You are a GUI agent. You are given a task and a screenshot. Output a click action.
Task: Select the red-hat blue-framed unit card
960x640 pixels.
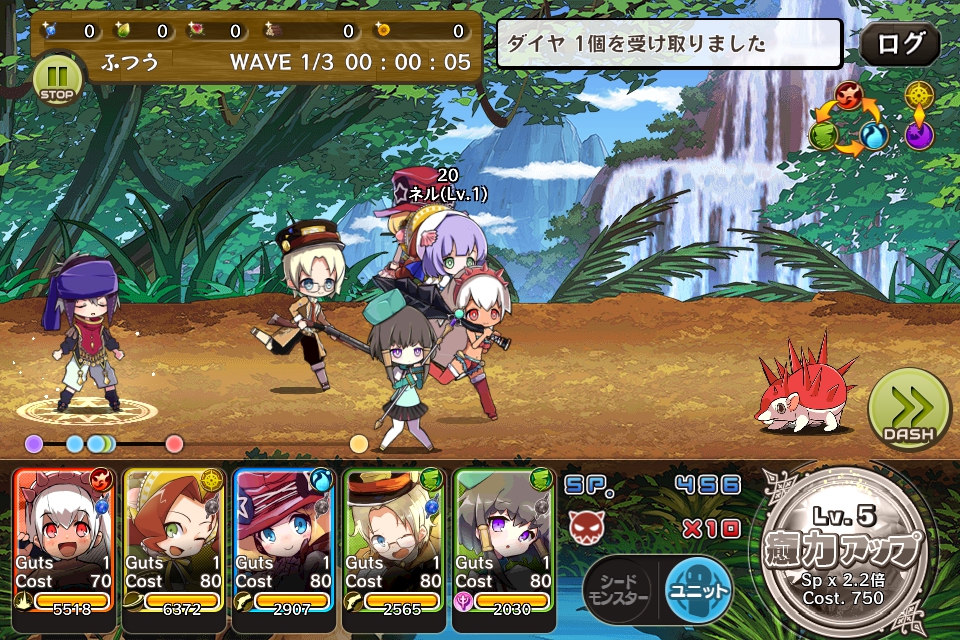pos(284,539)
